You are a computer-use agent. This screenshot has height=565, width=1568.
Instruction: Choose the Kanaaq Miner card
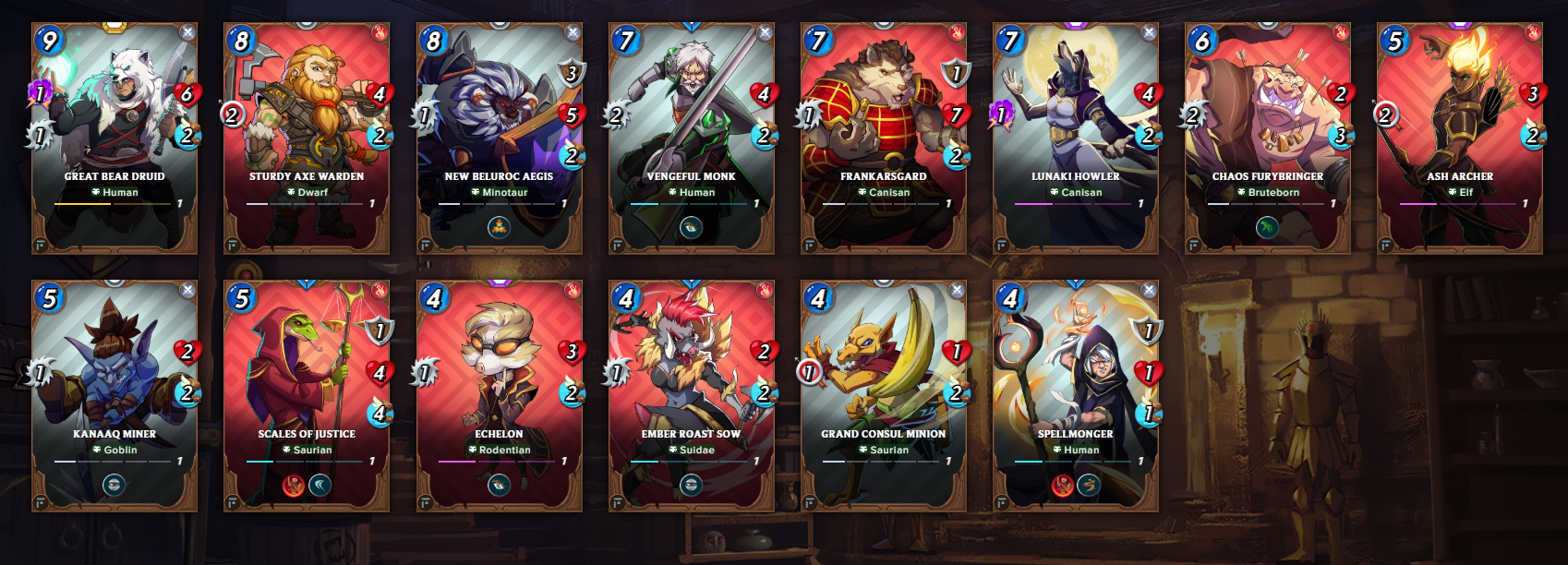tap(115, 396)
